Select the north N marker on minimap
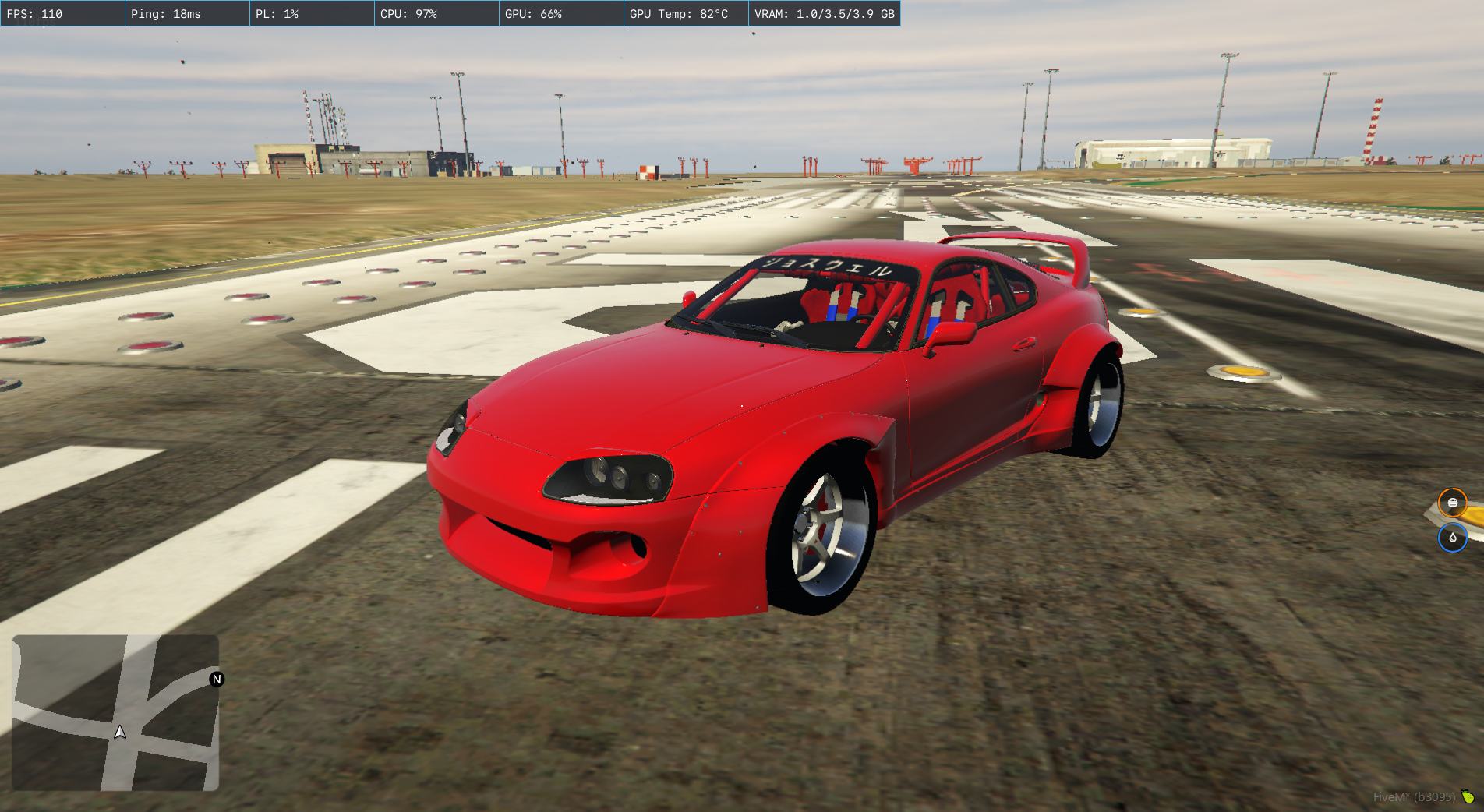 pyautogui.click(x=217, y=679)
